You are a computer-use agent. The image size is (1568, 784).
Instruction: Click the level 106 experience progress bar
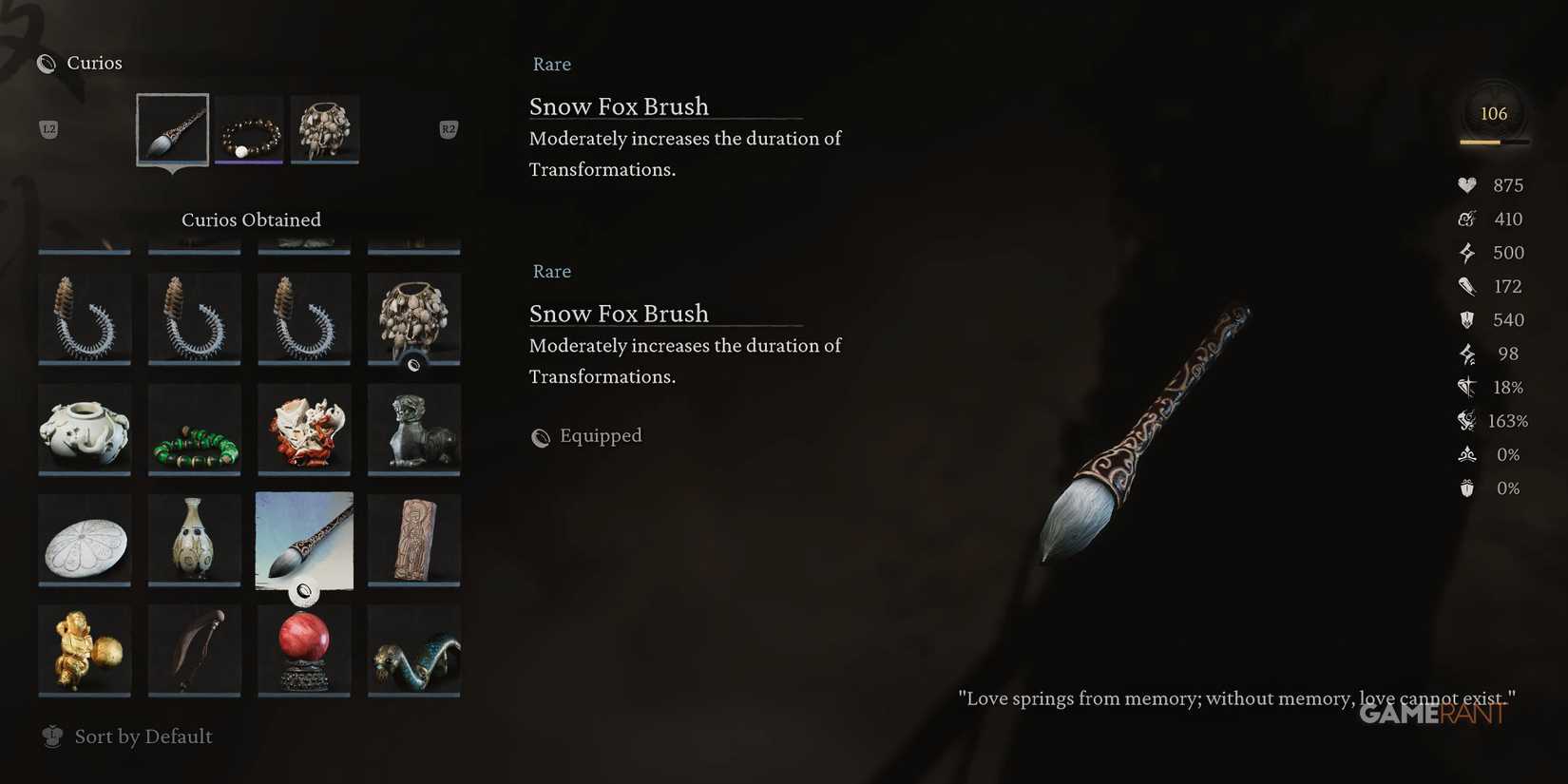(1493, 143)
